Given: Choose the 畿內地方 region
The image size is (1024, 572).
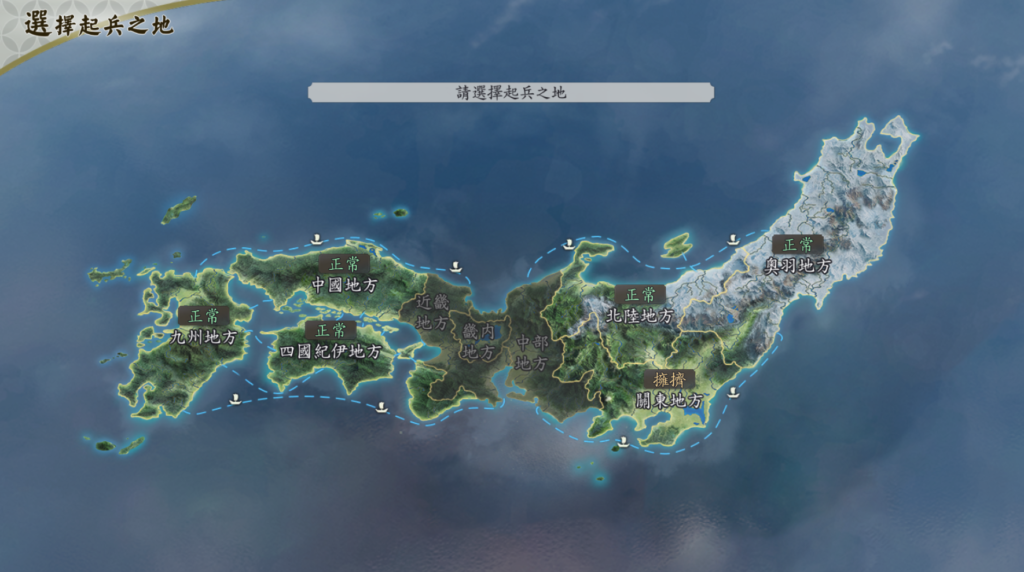Looking at the screenshot, I should point(478,341).
